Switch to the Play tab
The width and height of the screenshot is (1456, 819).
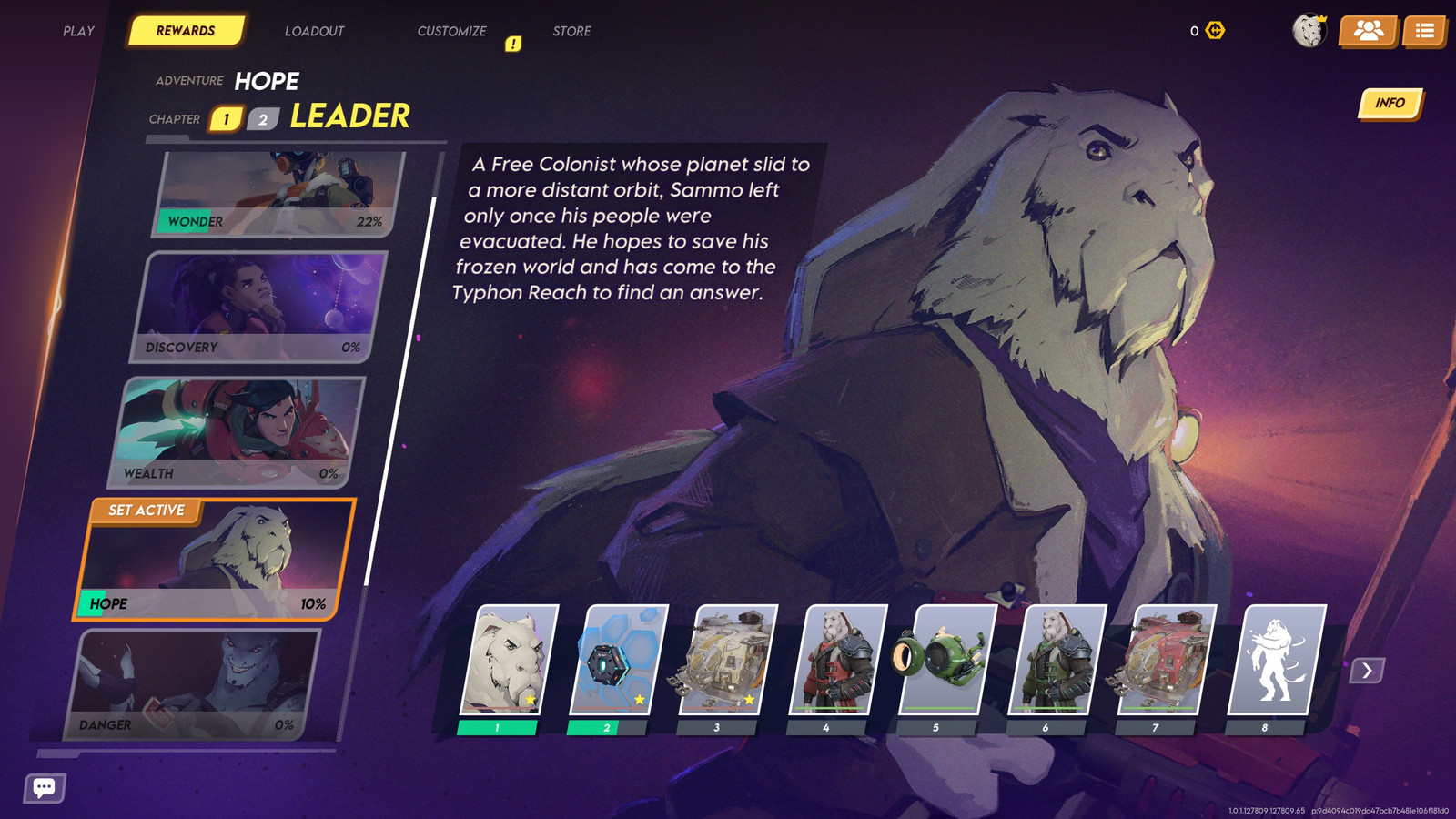[x=79, y=31]
